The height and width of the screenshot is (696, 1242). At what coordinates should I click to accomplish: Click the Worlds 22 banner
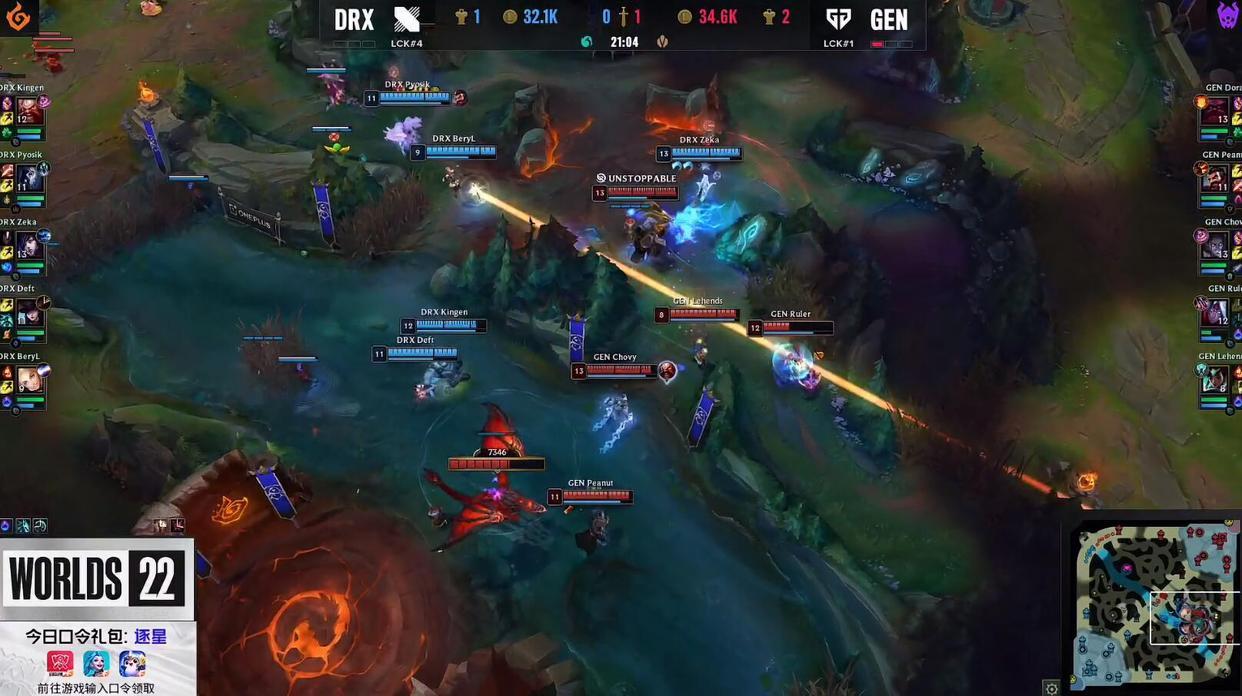(x=97, y=578)
